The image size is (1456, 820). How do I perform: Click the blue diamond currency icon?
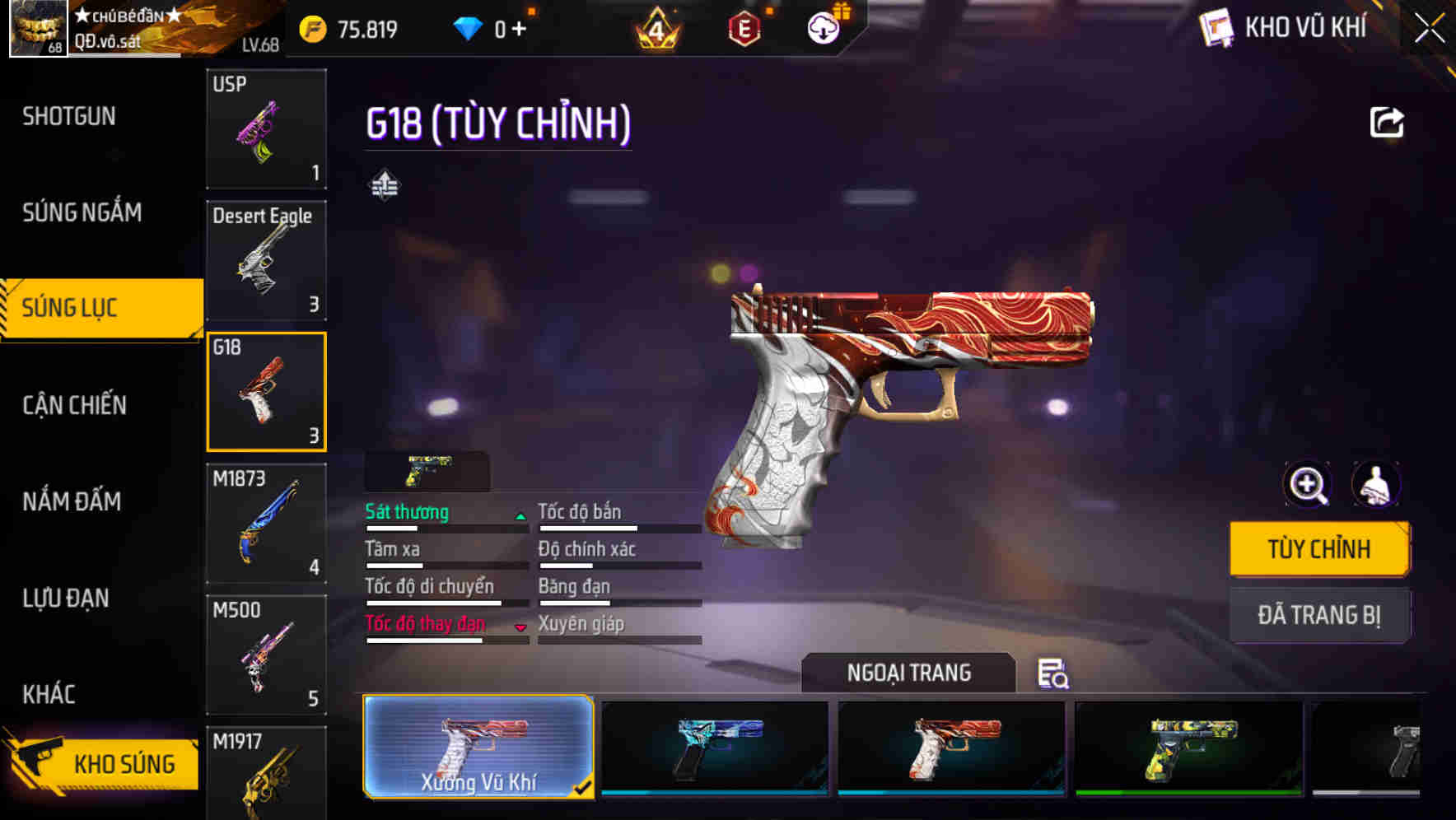(469, 27)
